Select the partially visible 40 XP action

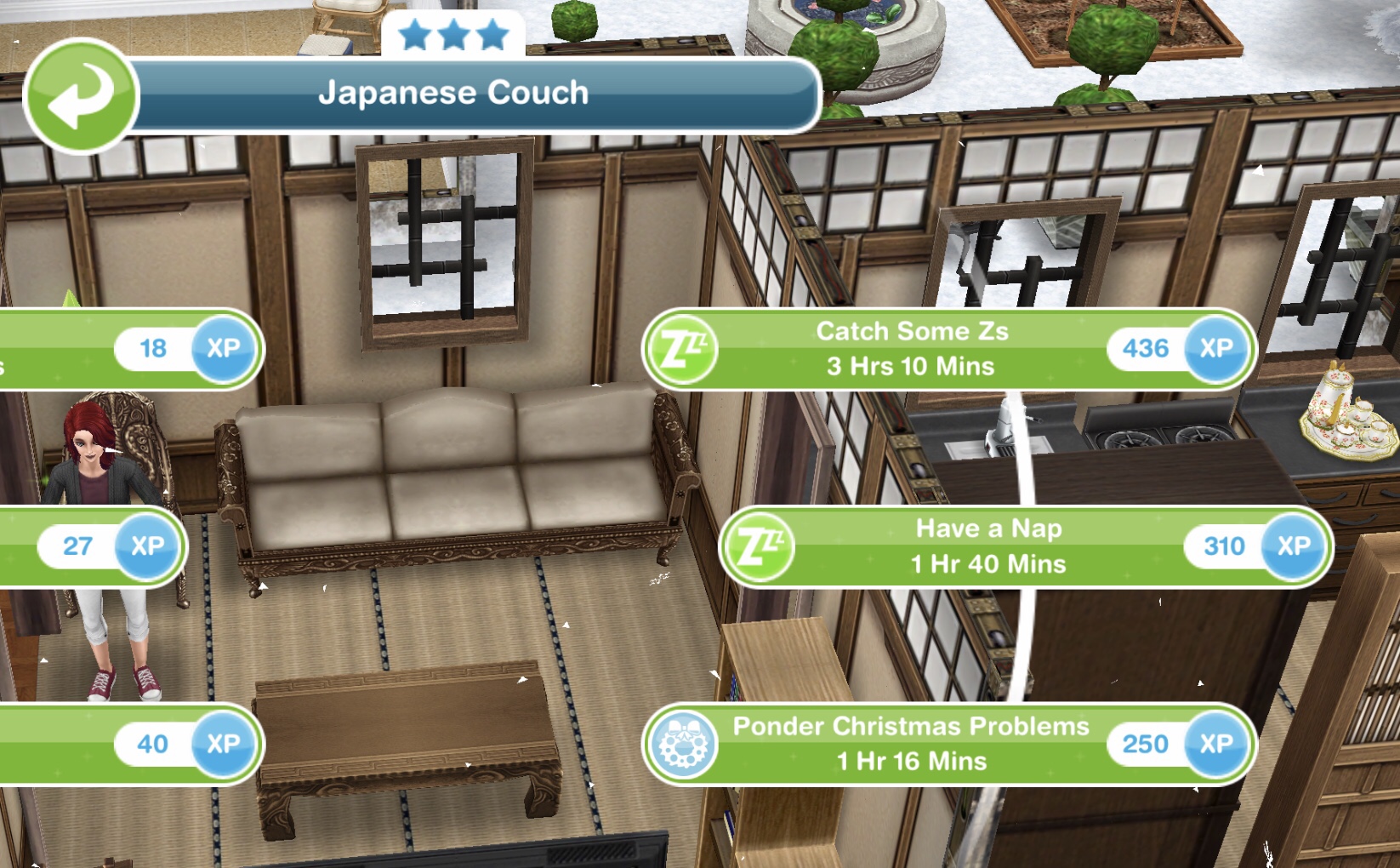point(128,744)
